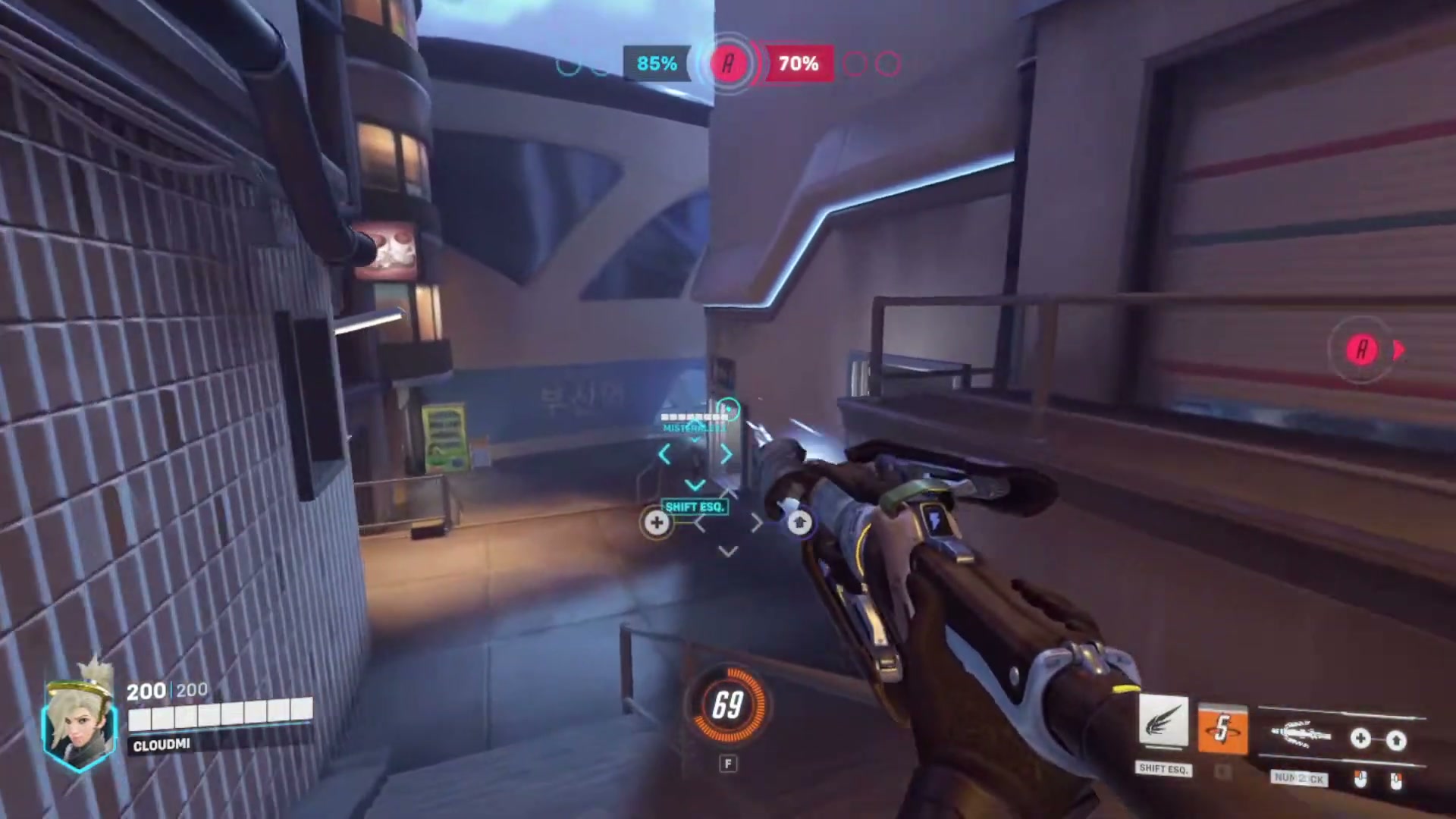The height and width of the screenshot is (819, 1456).
Task: Select the Guardian Angel wing ability icon
Action: (x=1165, y=720)
